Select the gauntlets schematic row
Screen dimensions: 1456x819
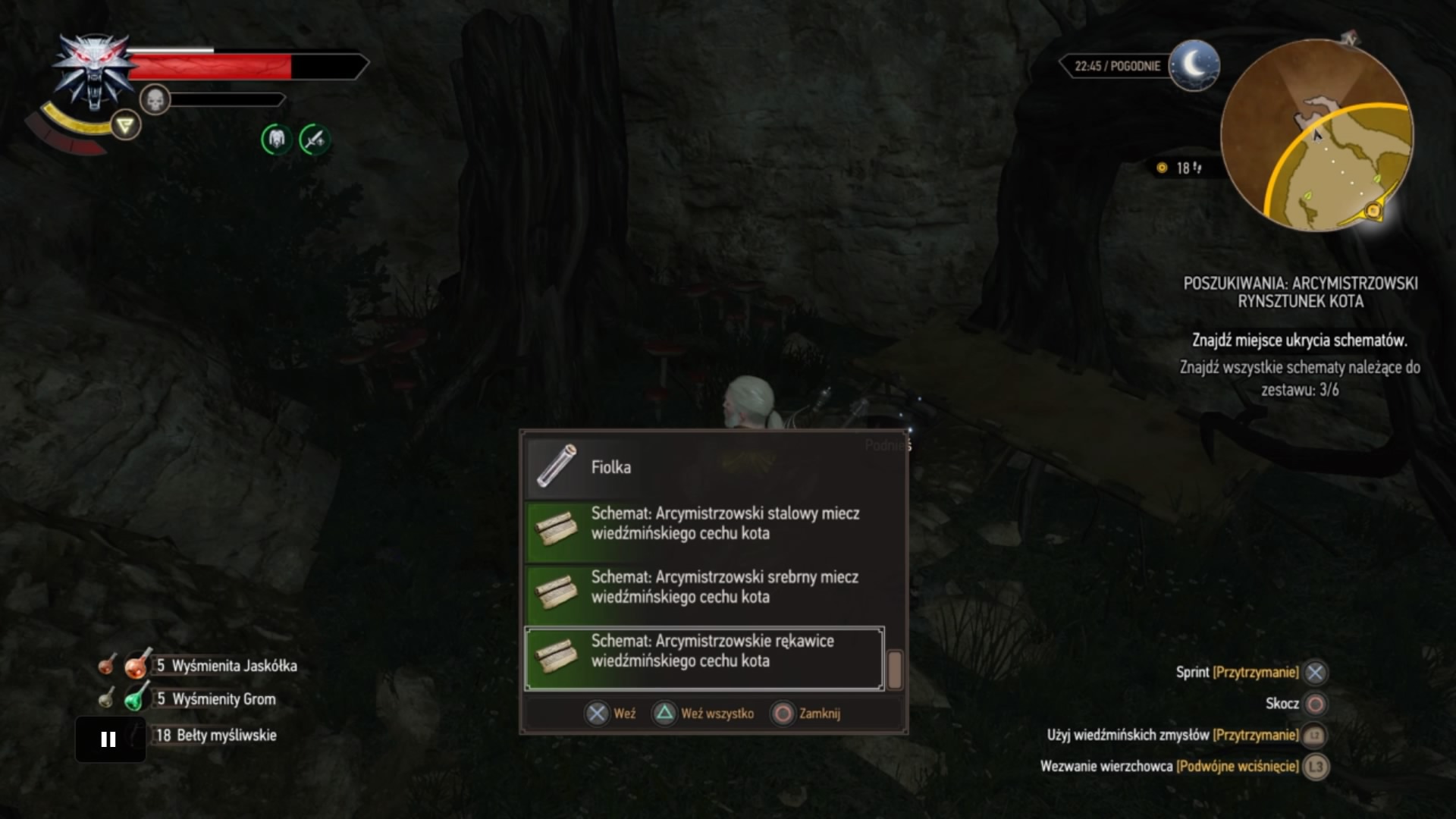click(x=704, y=651)
